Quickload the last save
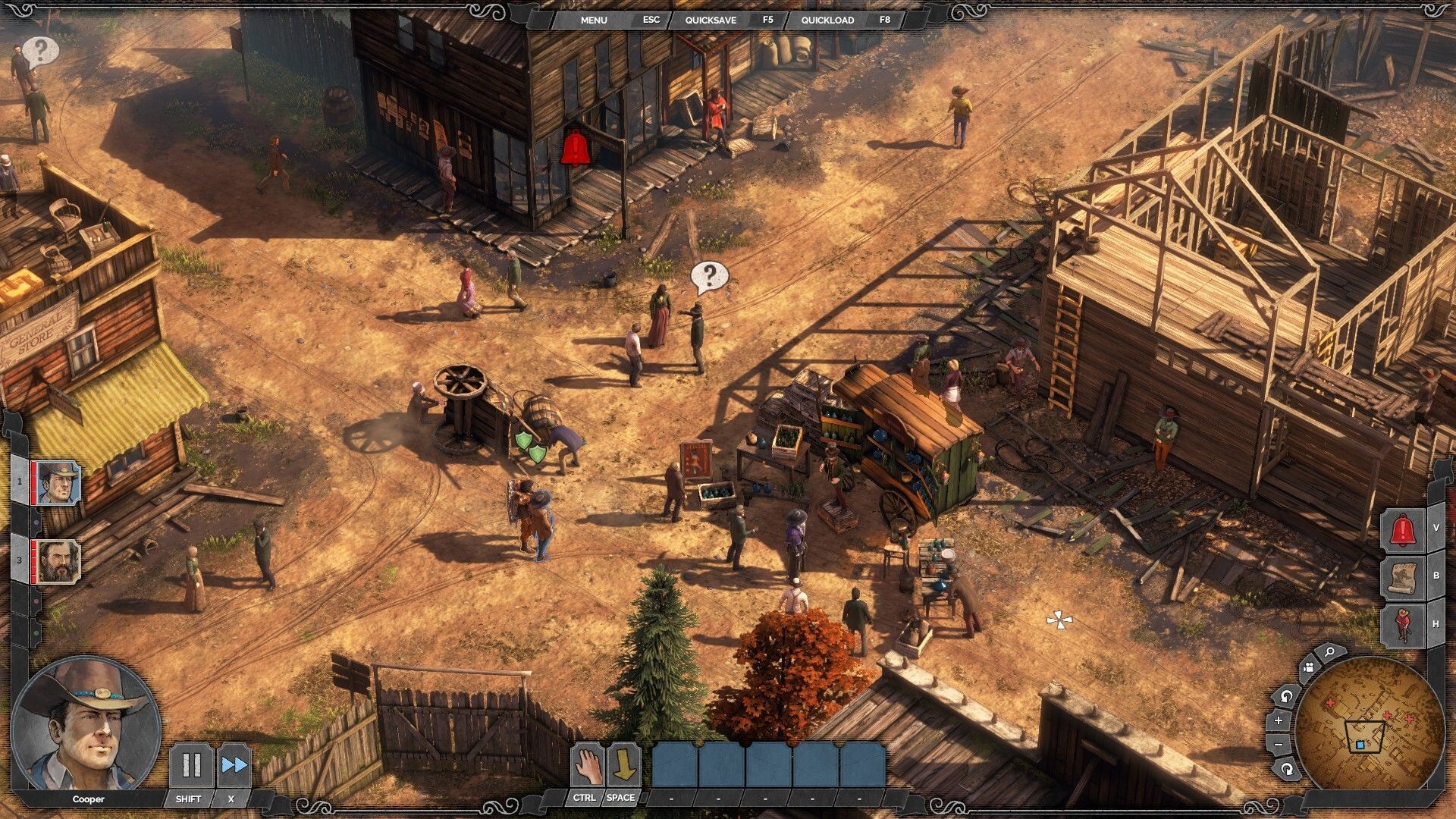 (x=827, y=20)
